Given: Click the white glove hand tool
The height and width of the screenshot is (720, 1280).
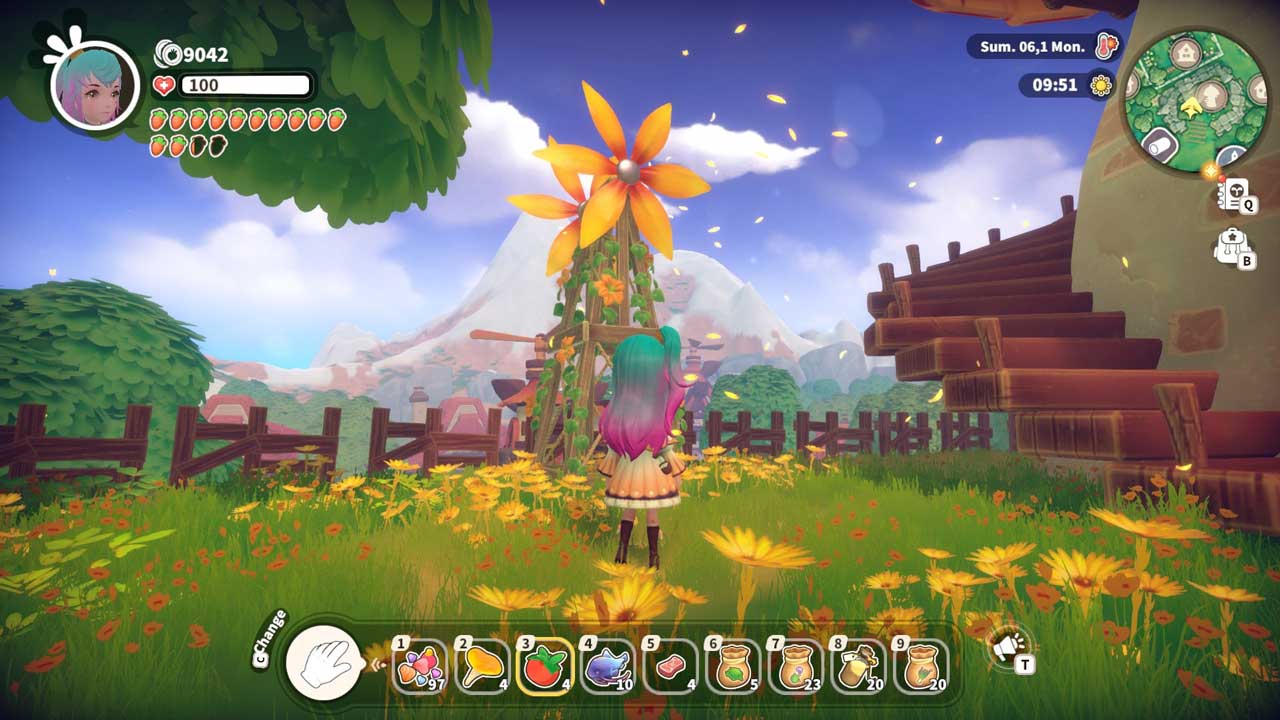Looking at the screenshot, I should pyautogui.click(x=323, y=662).
